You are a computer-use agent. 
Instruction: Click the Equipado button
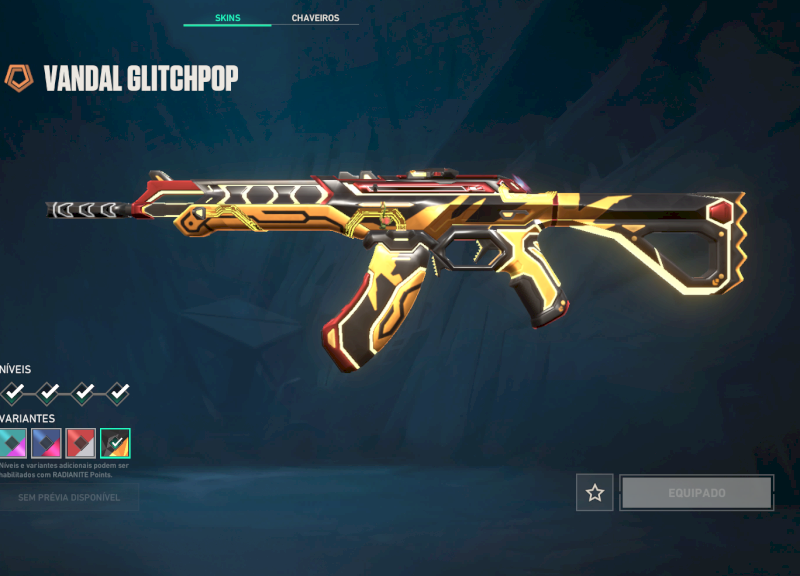click(x=697, y=492)
